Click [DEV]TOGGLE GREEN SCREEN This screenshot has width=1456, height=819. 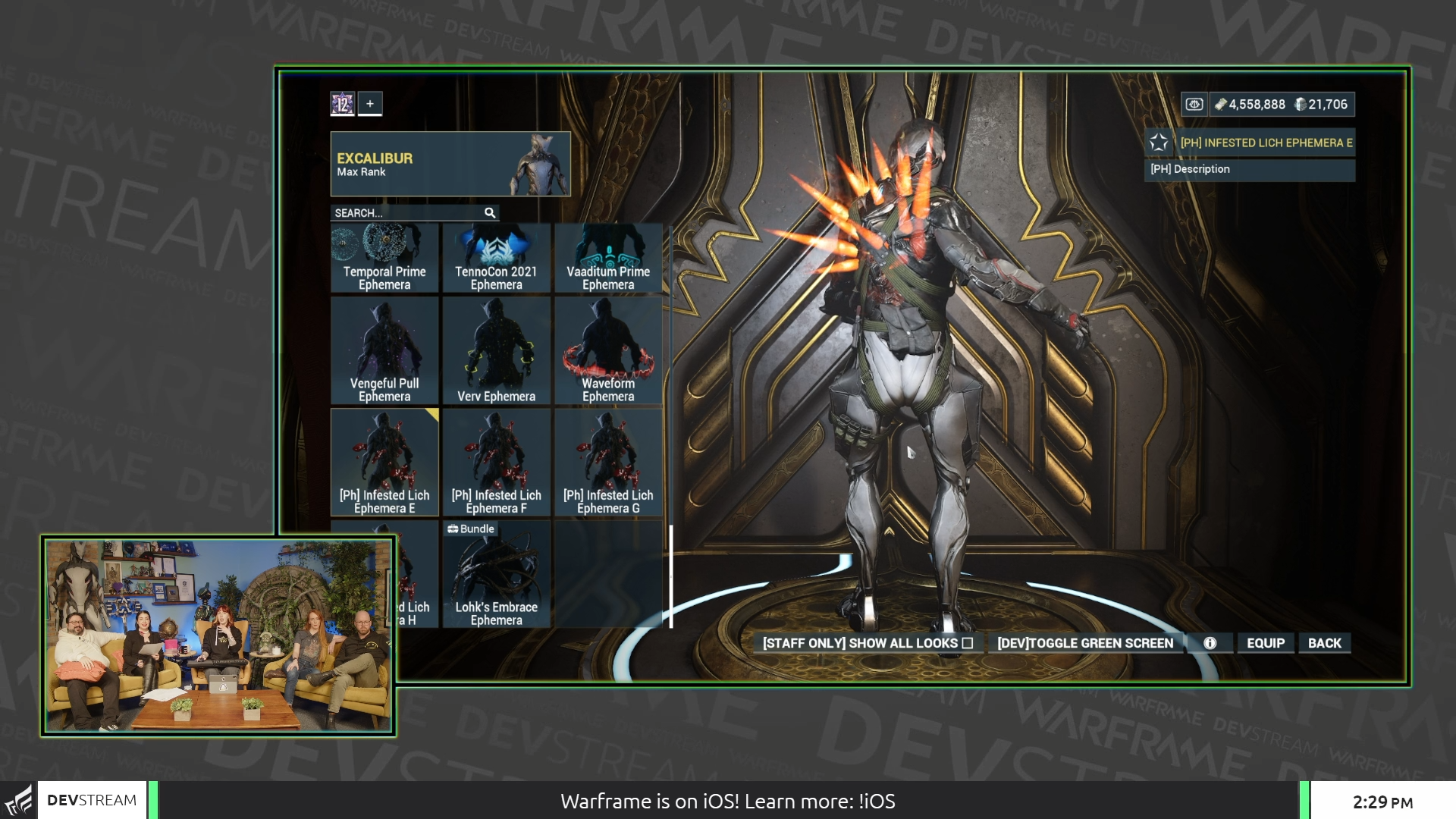click(1084, 642)
